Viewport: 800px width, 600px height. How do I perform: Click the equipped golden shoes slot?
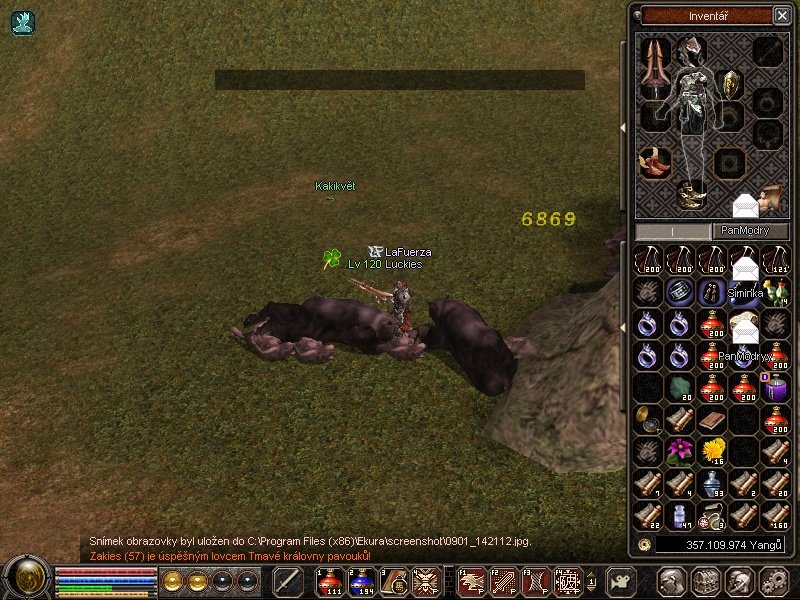click(690, 194)
